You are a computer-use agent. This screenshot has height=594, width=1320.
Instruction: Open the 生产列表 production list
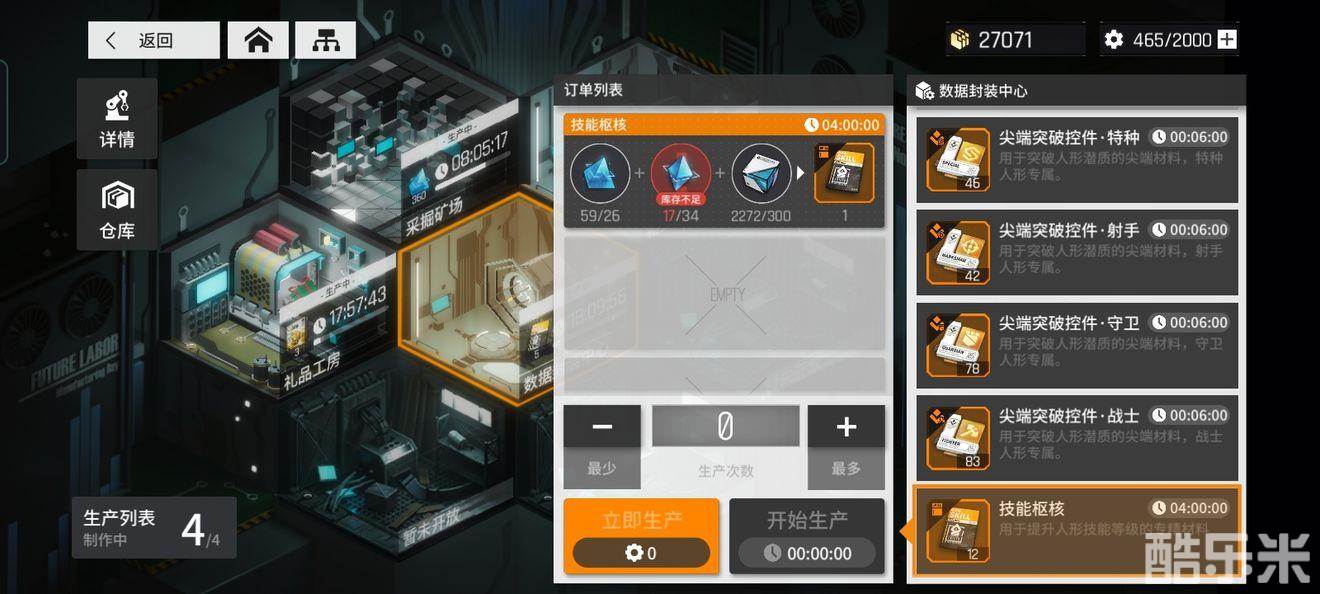154,528
